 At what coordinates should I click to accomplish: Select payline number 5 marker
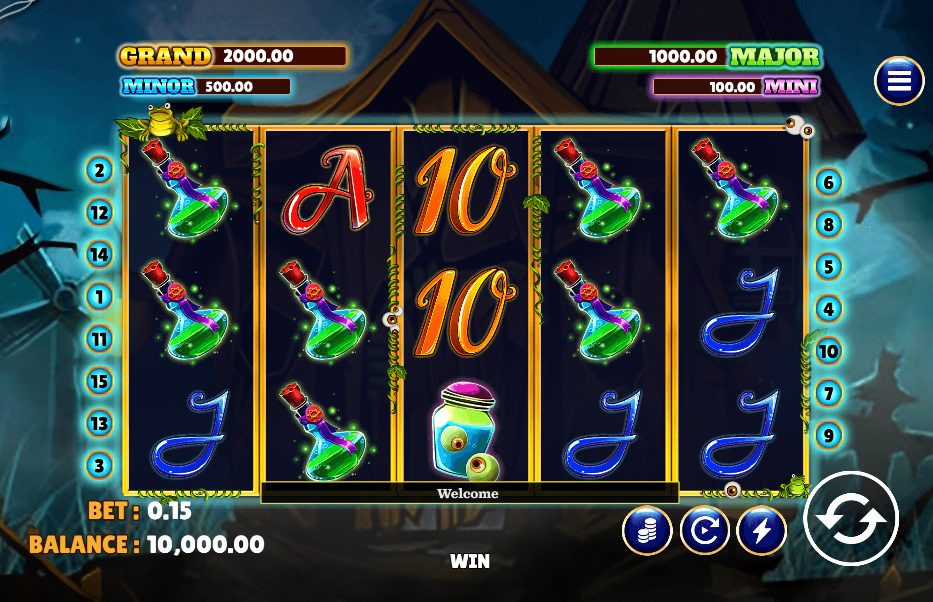828,266
